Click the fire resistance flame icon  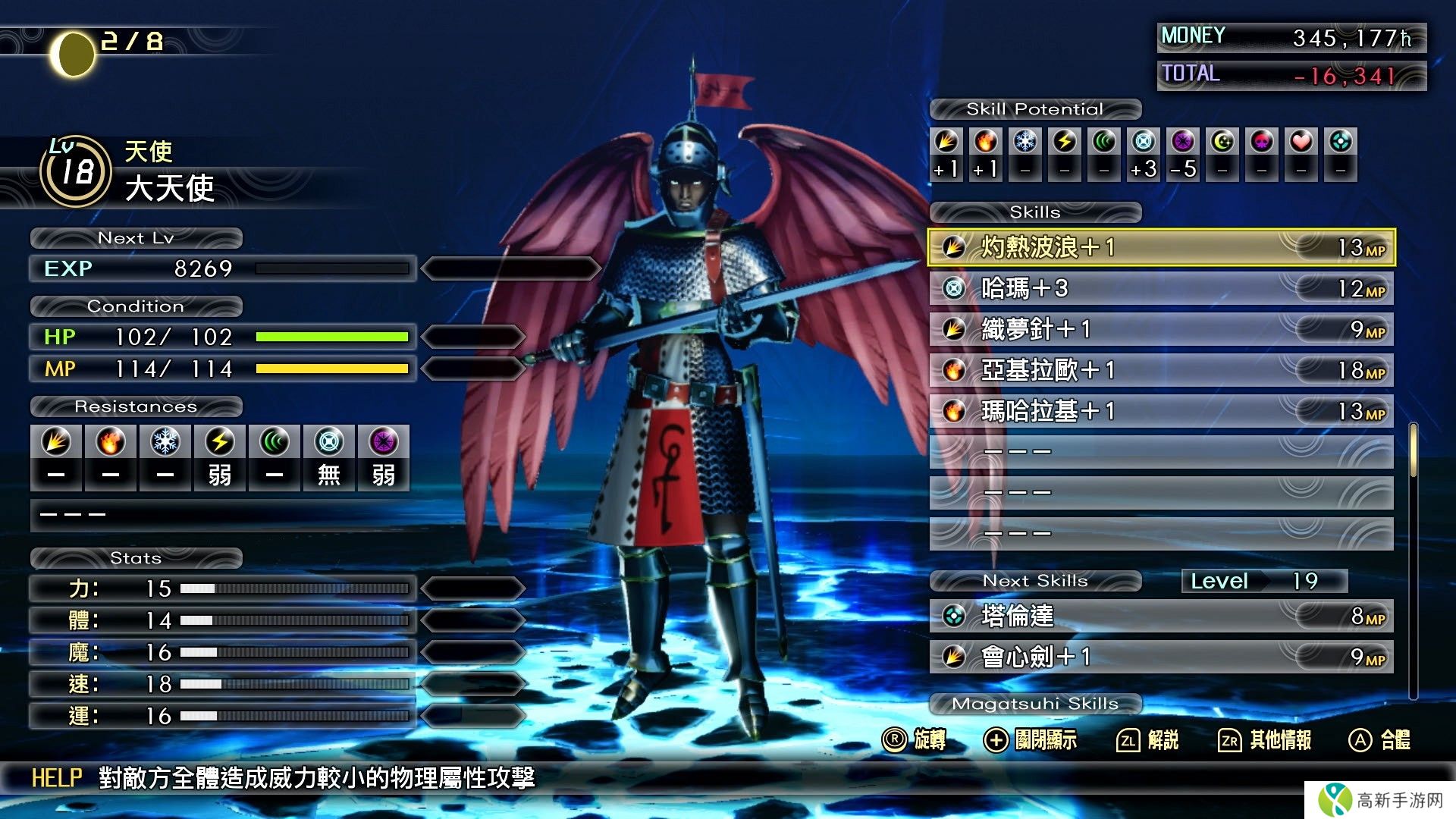point(111,442)
